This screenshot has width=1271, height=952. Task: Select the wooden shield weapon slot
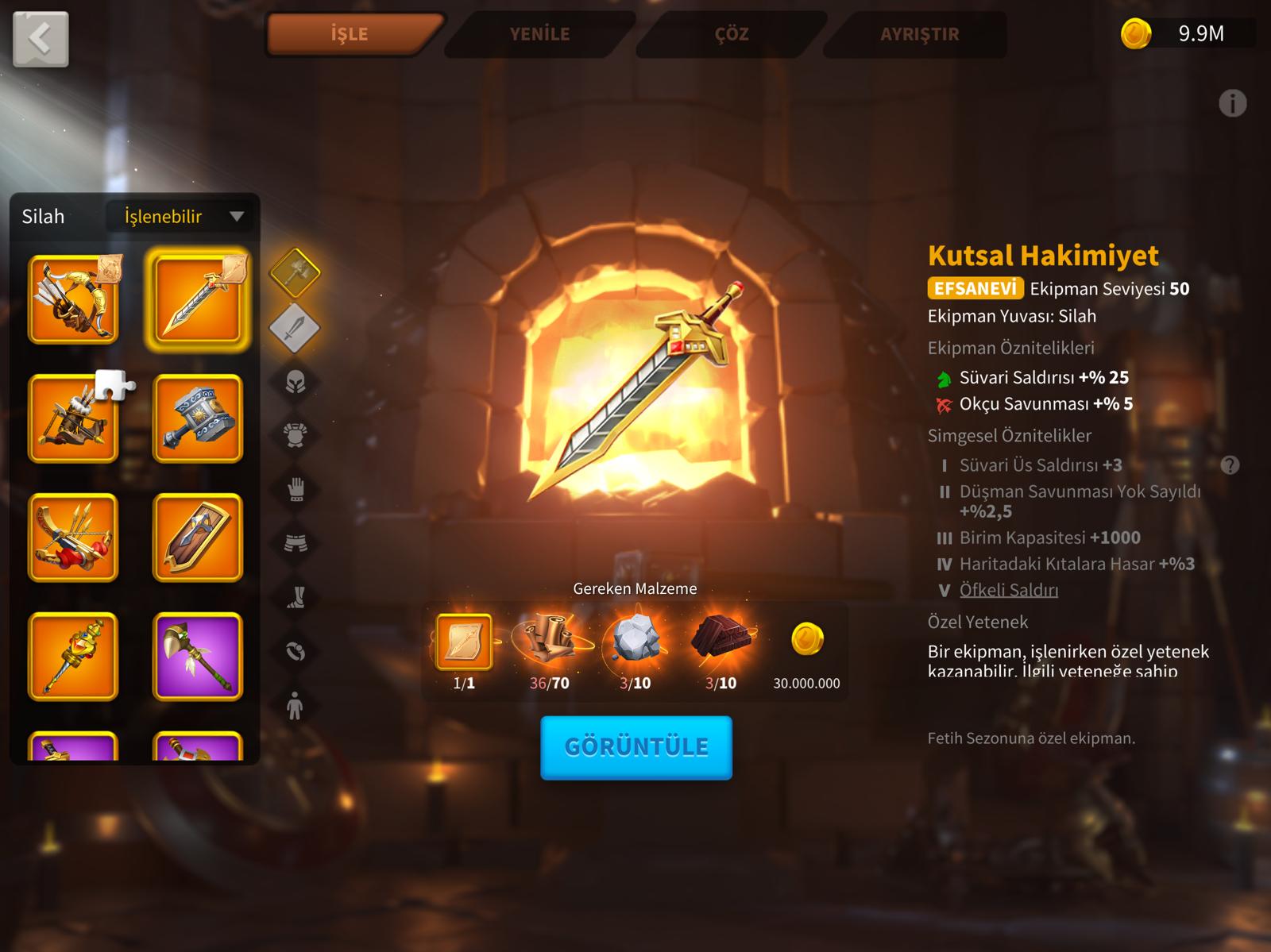click(x=197, y=538)
